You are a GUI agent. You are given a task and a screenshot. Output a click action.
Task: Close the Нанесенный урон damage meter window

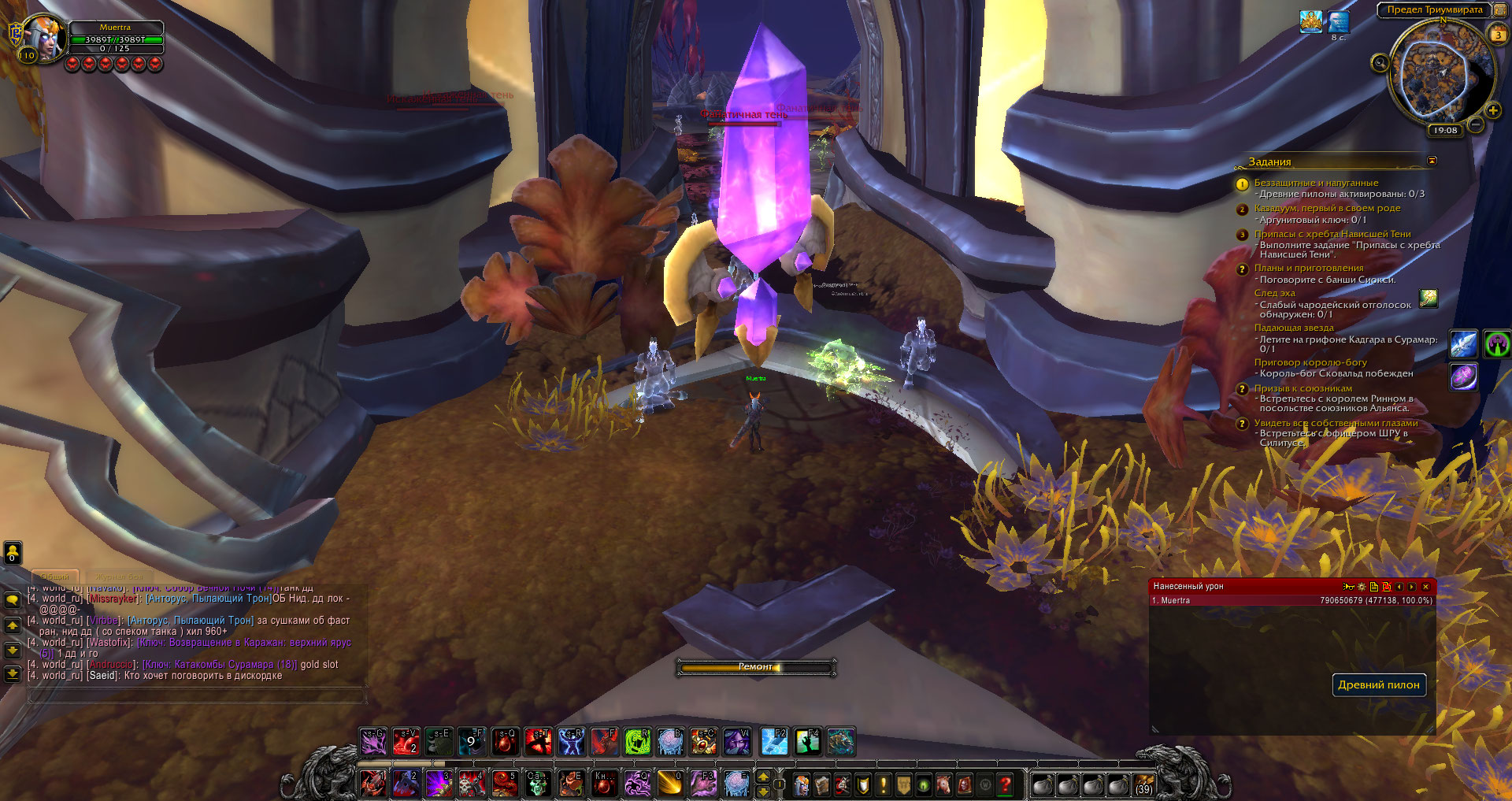pos(1425,587)
